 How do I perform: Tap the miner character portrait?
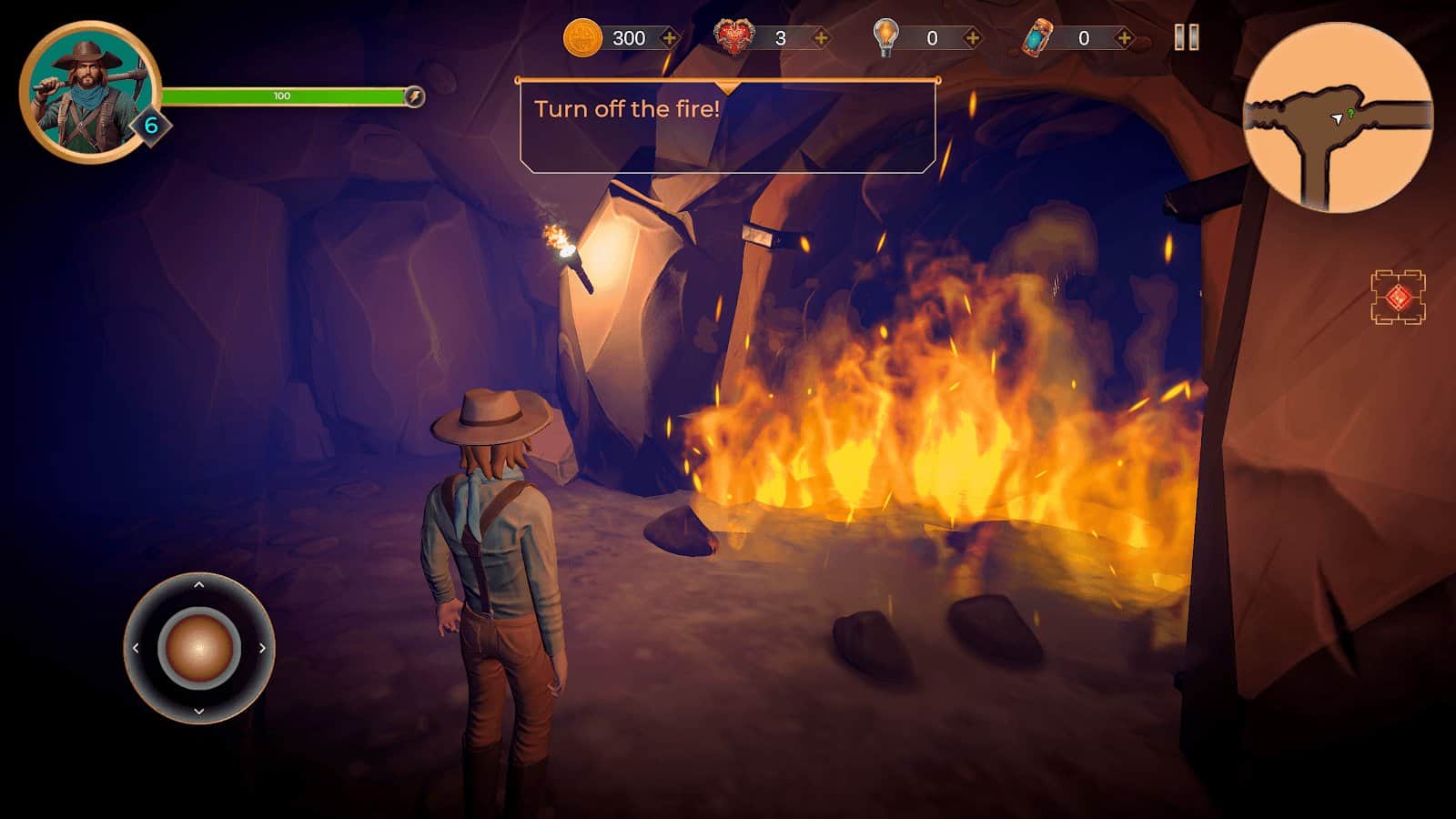tap(89, 92)
